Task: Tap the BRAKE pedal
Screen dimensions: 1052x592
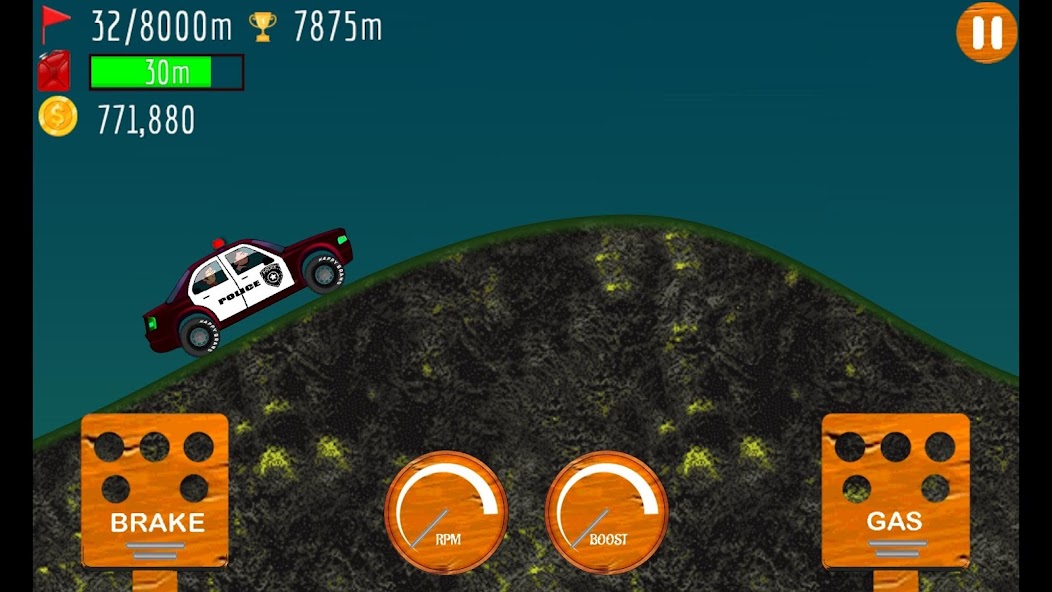Action: (155, 490)
